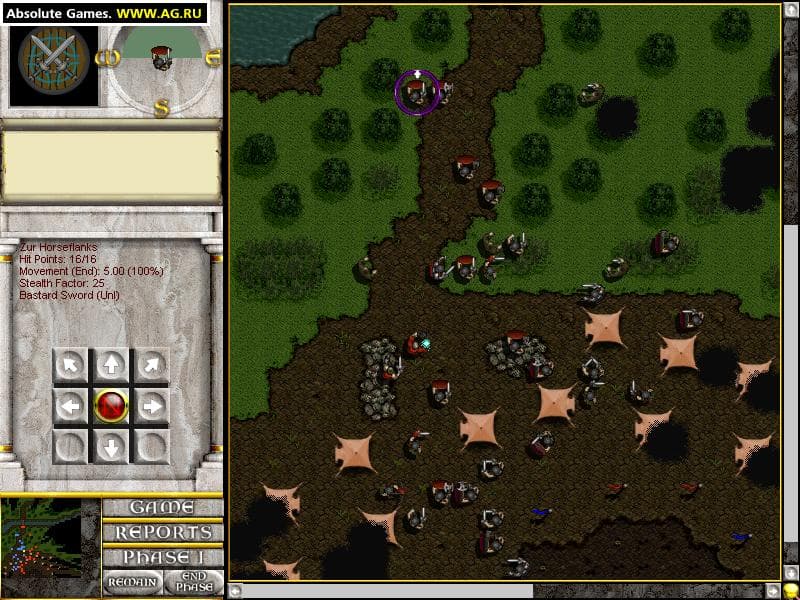Image resolution: width=800 pixels, height=600 pixels.
Task: Click the REMAIN button
Action: coord(131,582)
